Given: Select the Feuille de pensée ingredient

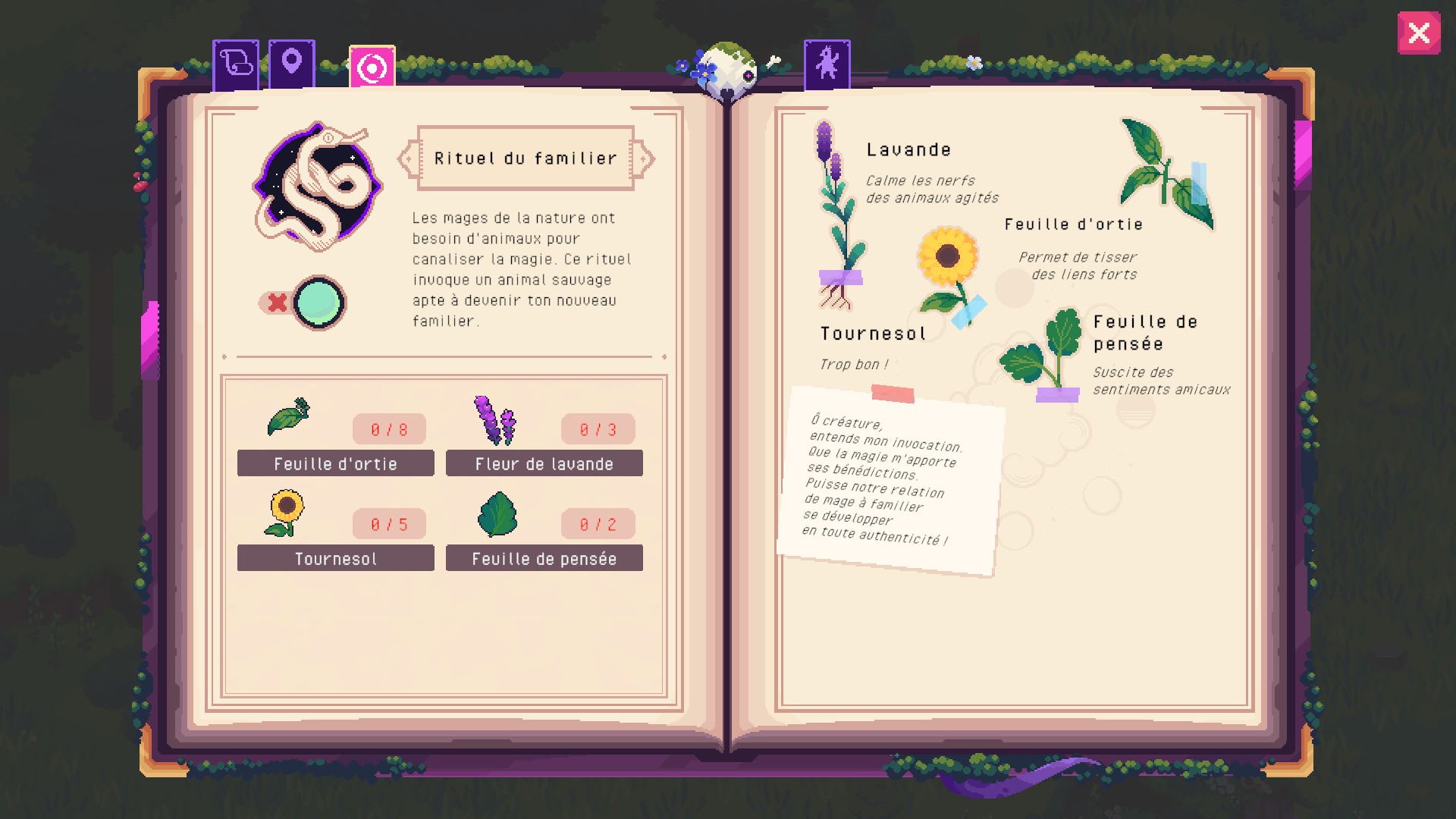Looking at the screenshot, I should pyautogui.click(x=544, y=558).
